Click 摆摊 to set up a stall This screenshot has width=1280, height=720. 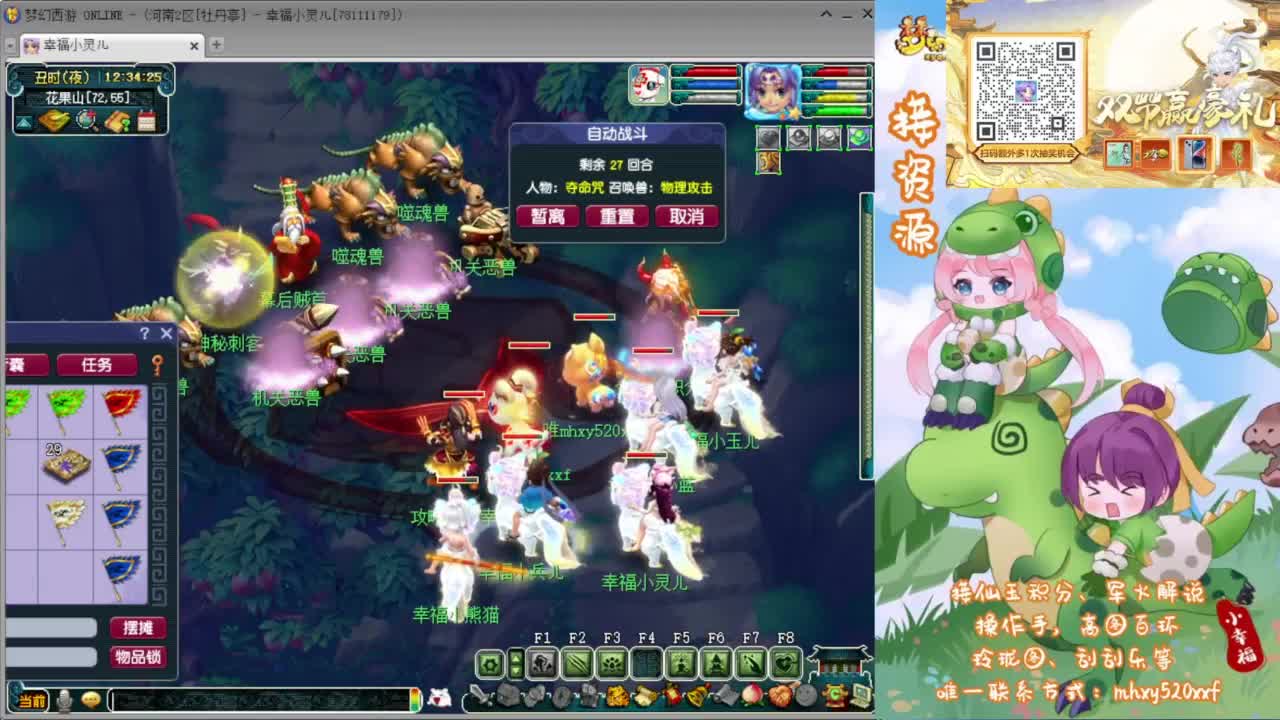139,625
